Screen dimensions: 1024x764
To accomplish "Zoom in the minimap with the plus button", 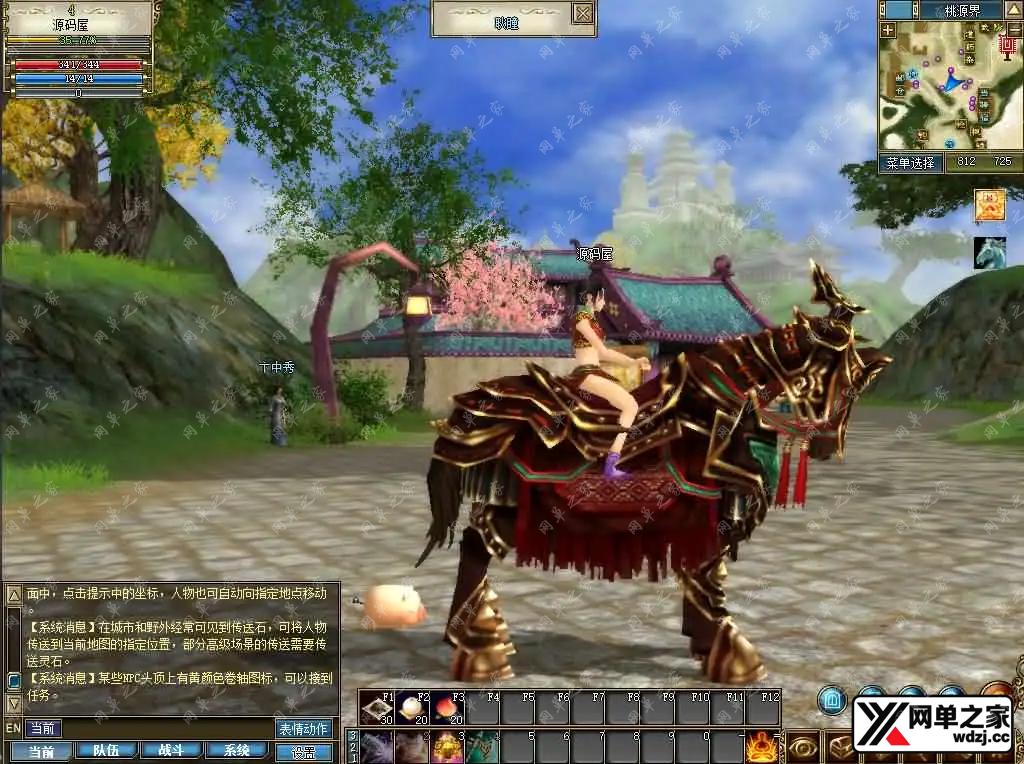I will tap(888, 30).
